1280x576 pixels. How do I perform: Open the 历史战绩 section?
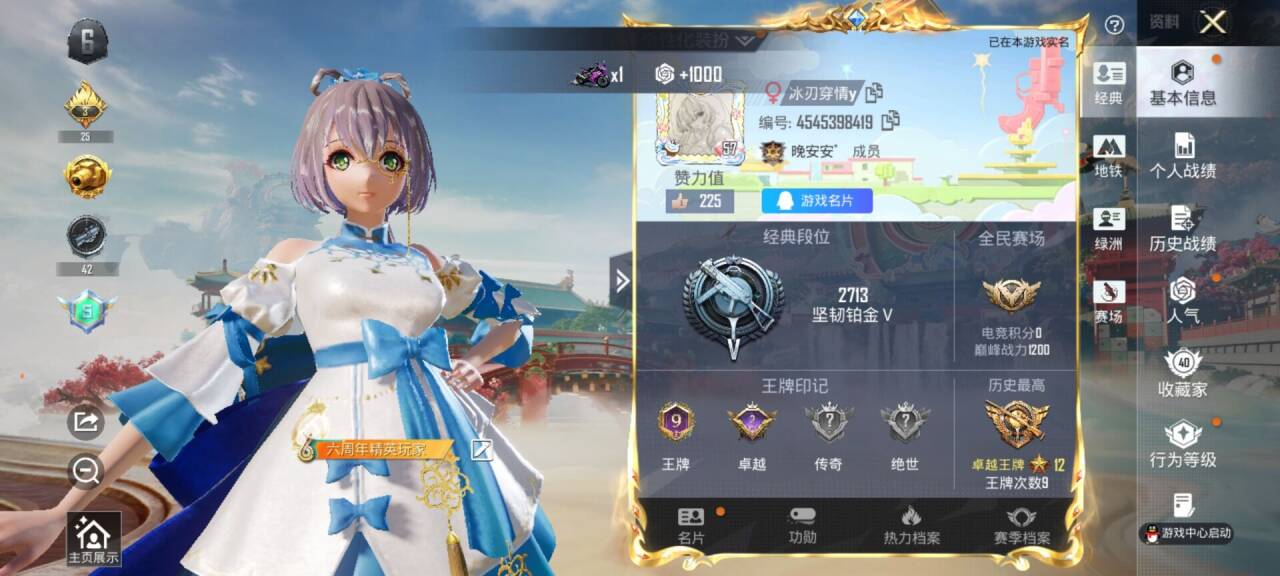pos(1182,229)
